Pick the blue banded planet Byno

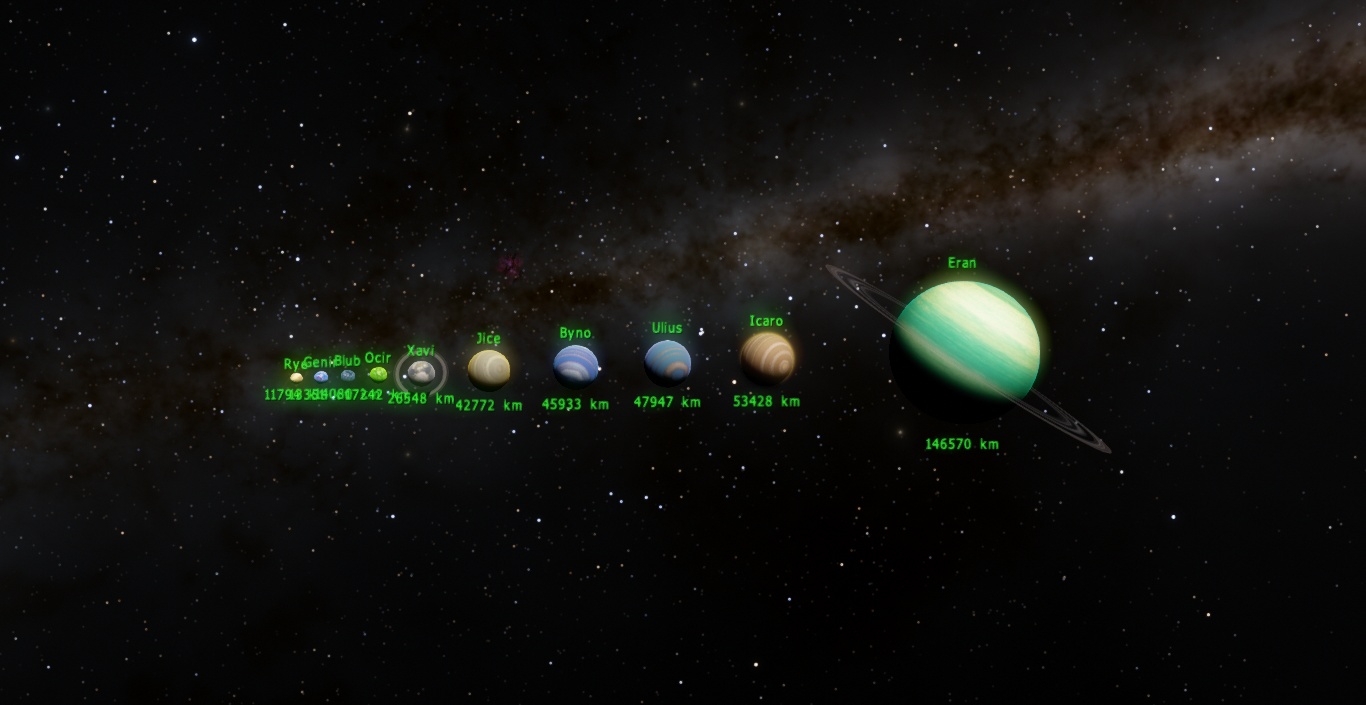point(576,366)
